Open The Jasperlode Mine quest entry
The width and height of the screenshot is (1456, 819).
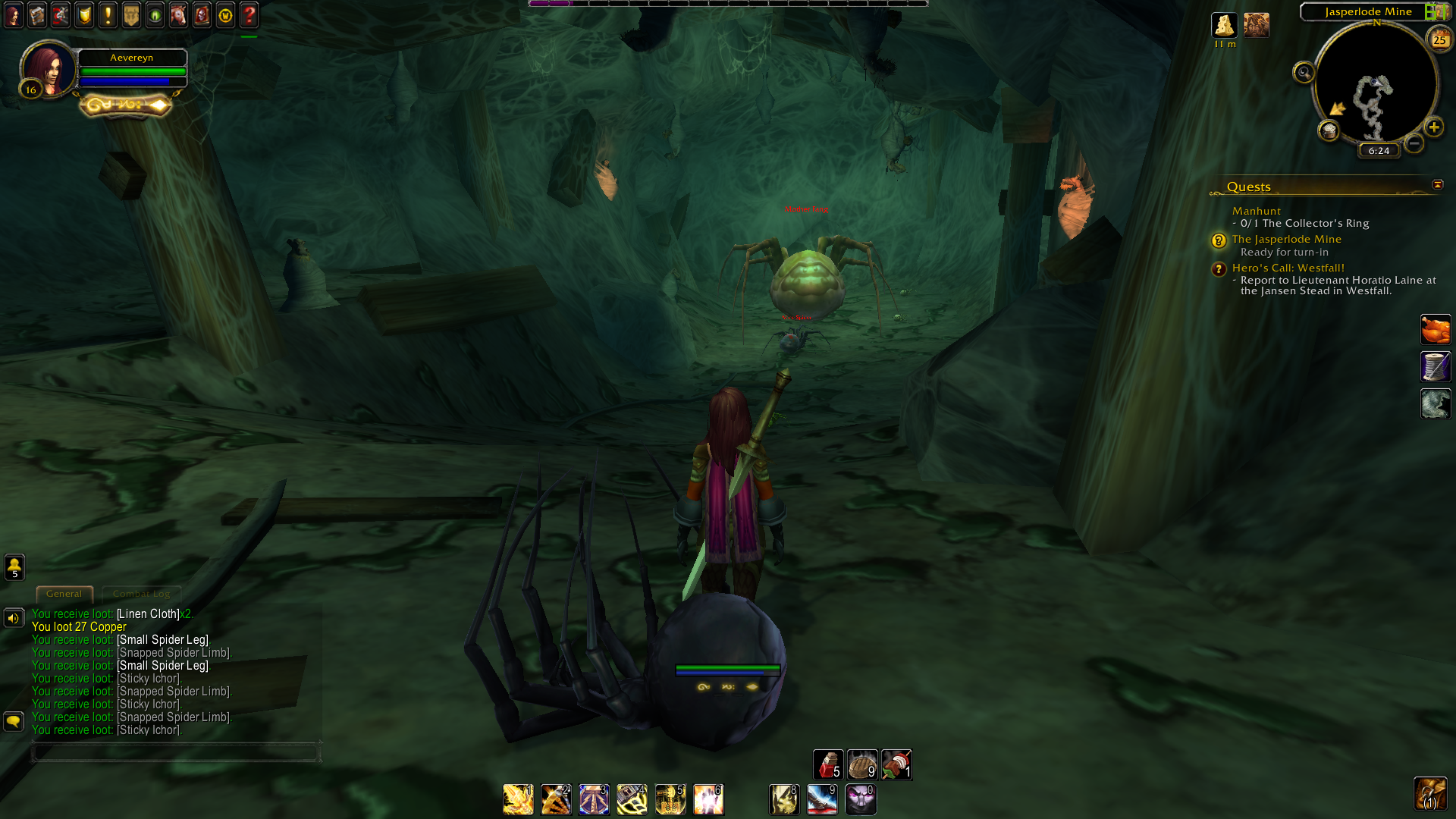click(1286, 239)
